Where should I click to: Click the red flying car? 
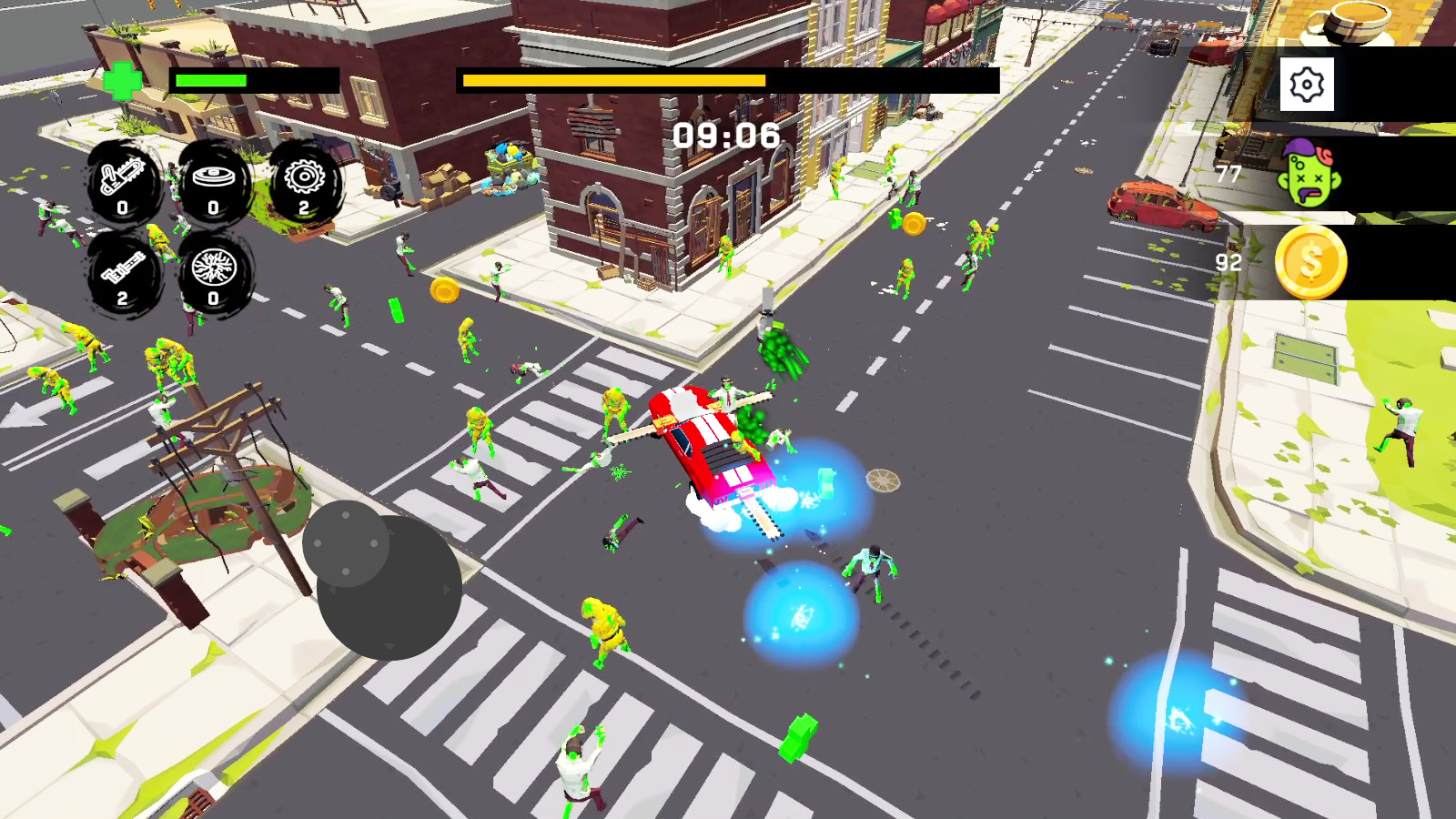[714, 446]
